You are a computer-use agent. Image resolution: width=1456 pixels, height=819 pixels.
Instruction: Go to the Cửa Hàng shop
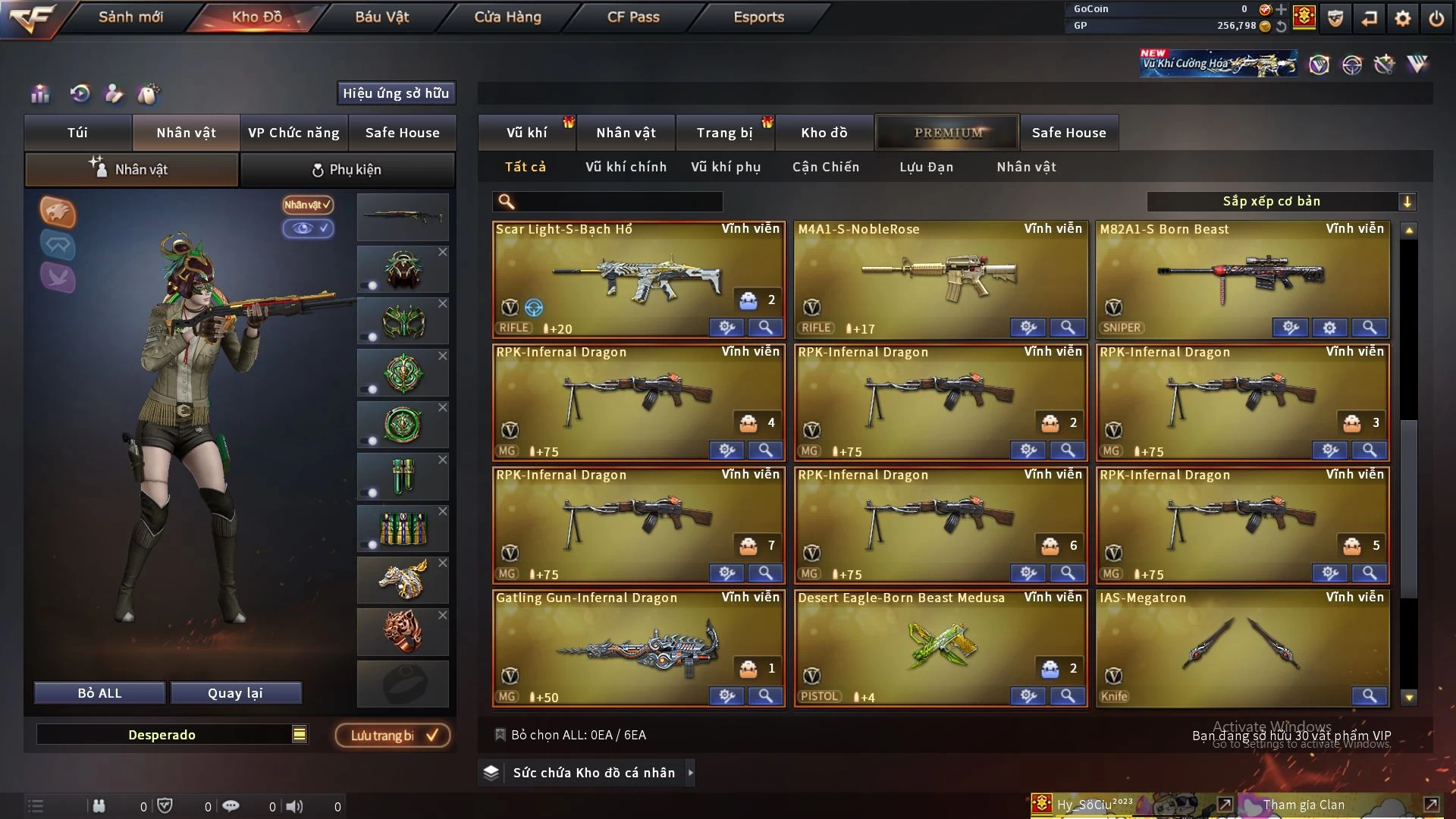click(507, 17)
